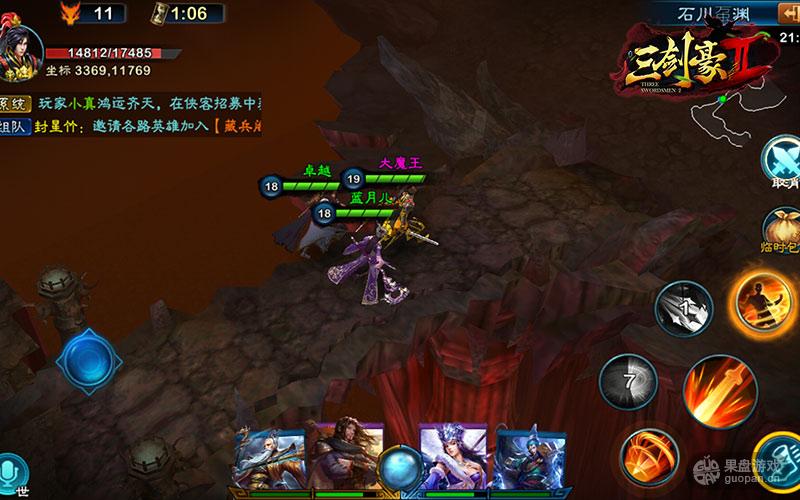Tap the skill on cooldown showing 7

click(x=628, y=382)
